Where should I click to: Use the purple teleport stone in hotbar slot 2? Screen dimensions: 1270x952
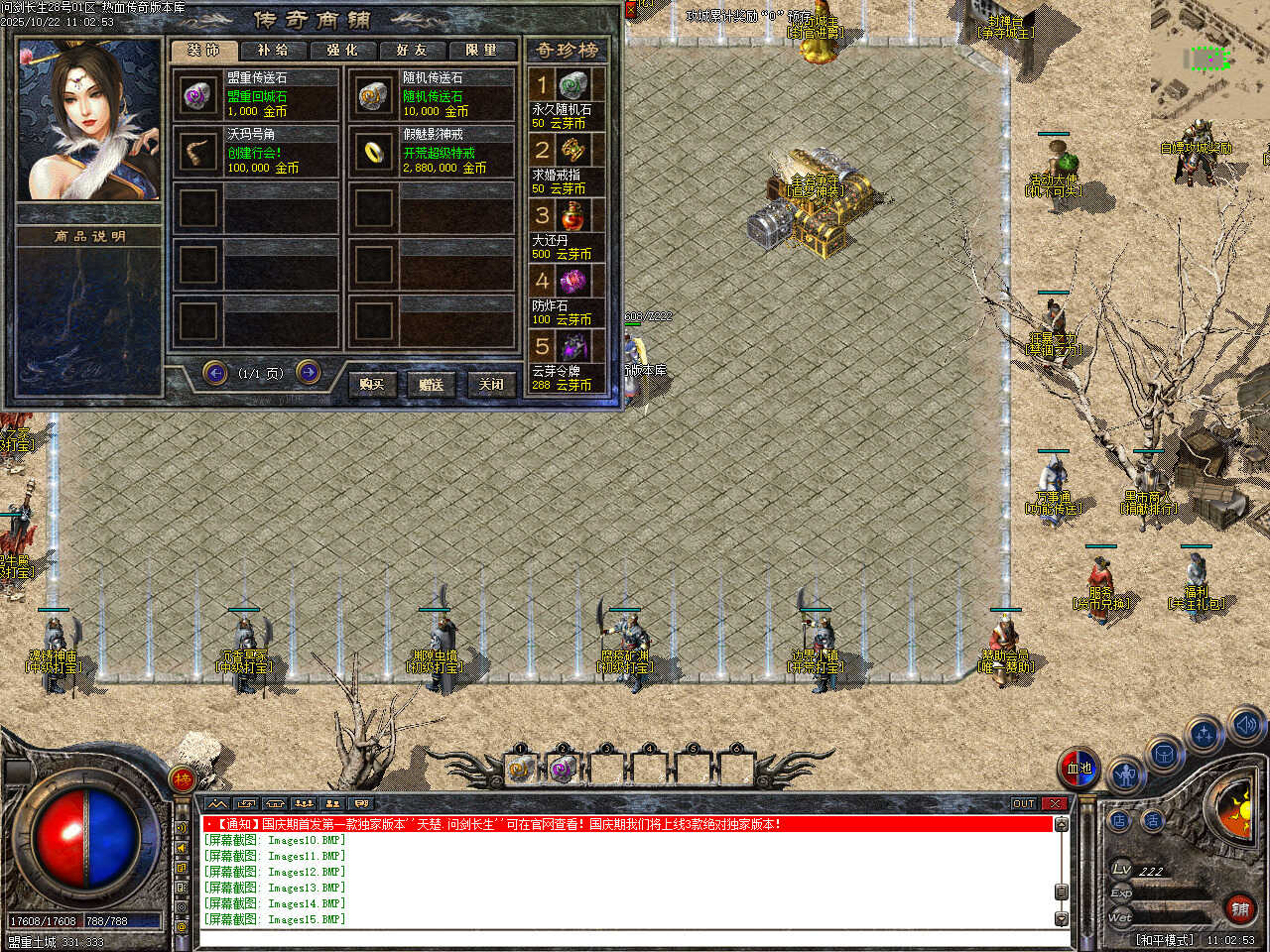pos(563,768)
